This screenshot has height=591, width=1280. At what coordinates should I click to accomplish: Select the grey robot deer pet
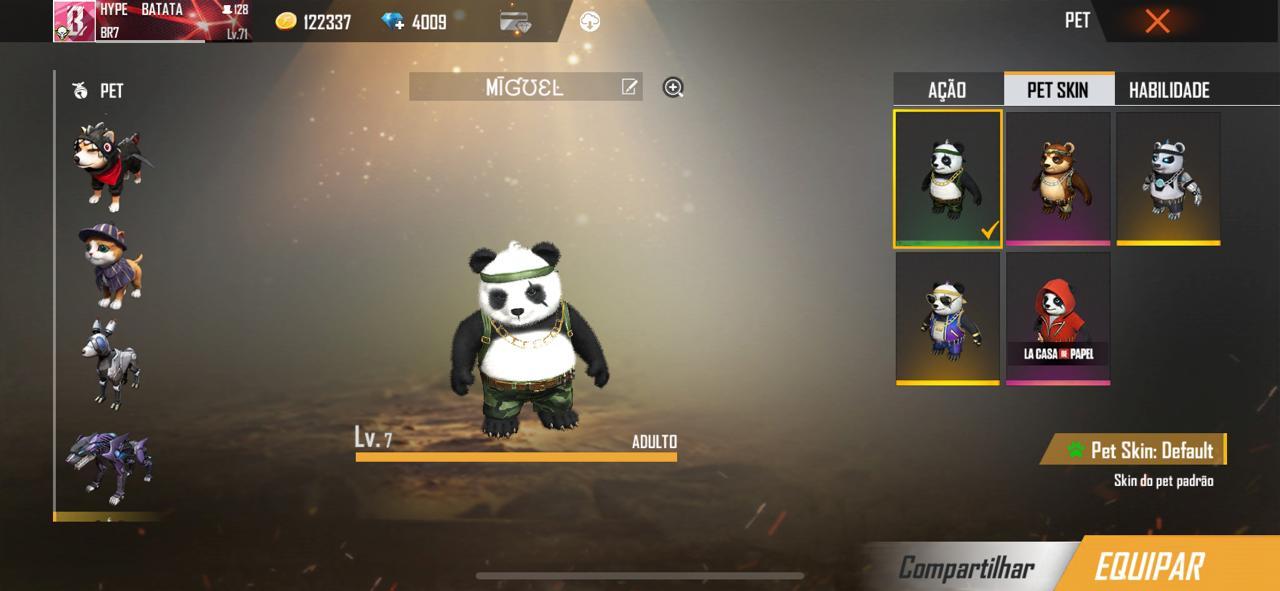click(x=110, y=364)
